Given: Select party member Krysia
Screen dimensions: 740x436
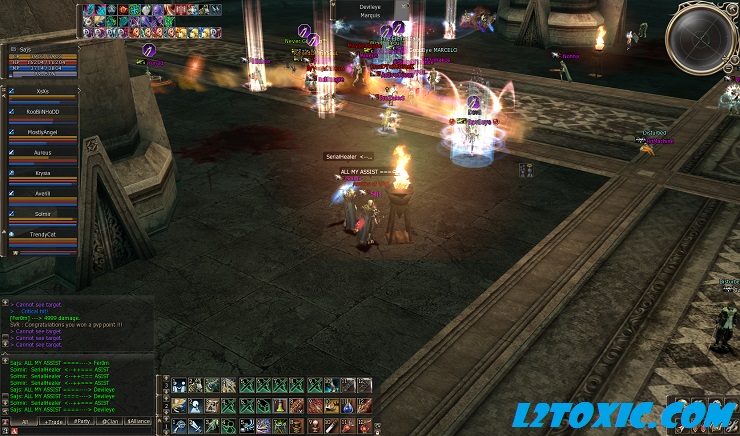Looking at the screenshot, I should [42, 173].
